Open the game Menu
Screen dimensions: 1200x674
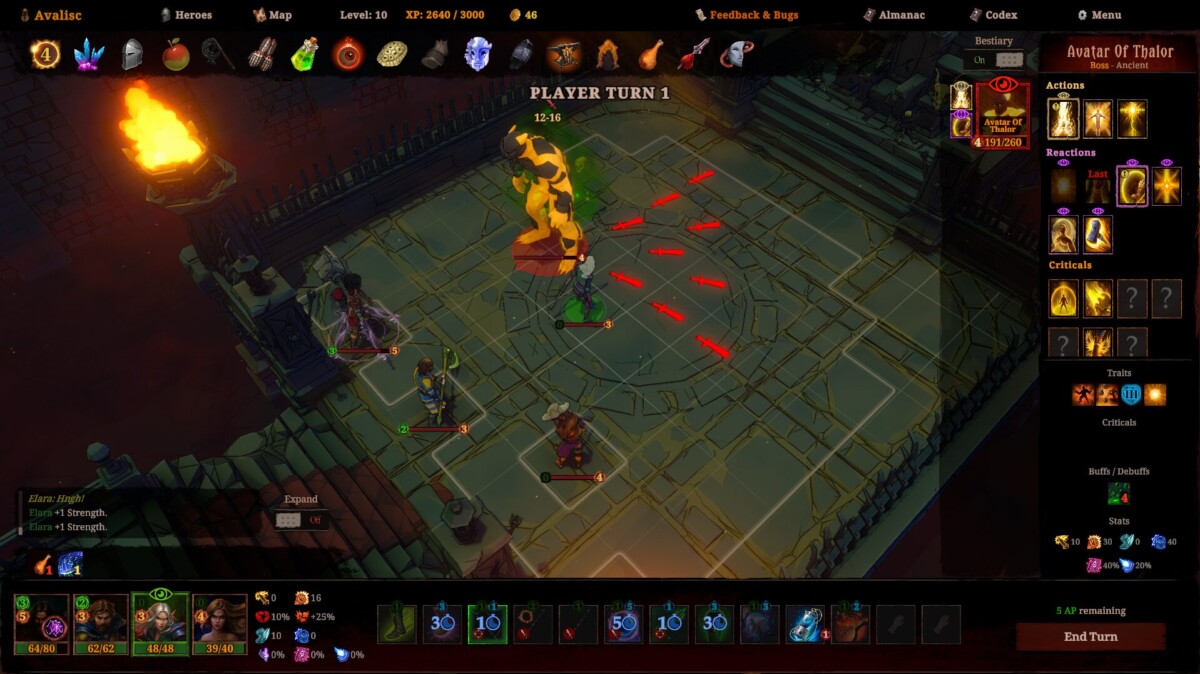1099,15
